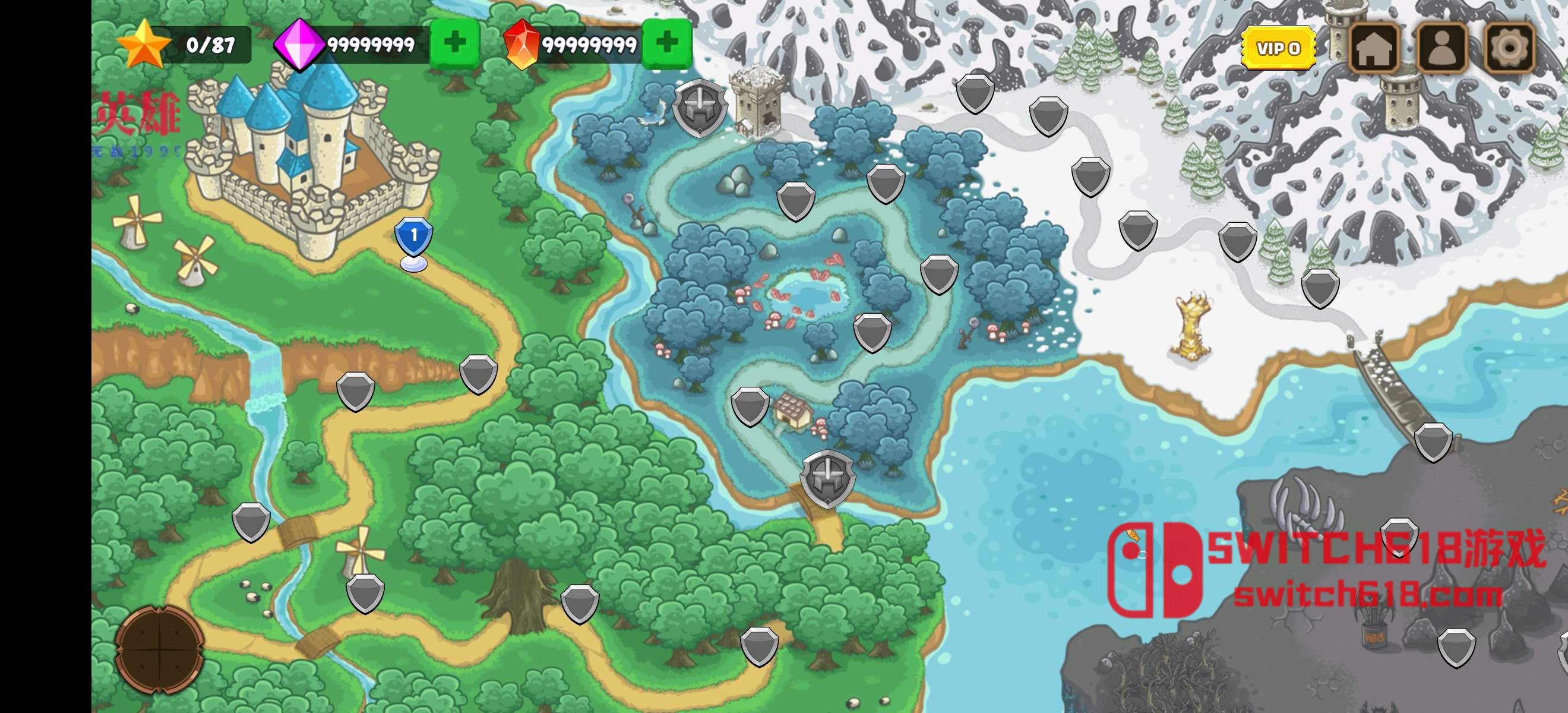Select the locked helmet stage at the wooden bridge
Screen dimensions: 1568x713
(x=827, y=478)
